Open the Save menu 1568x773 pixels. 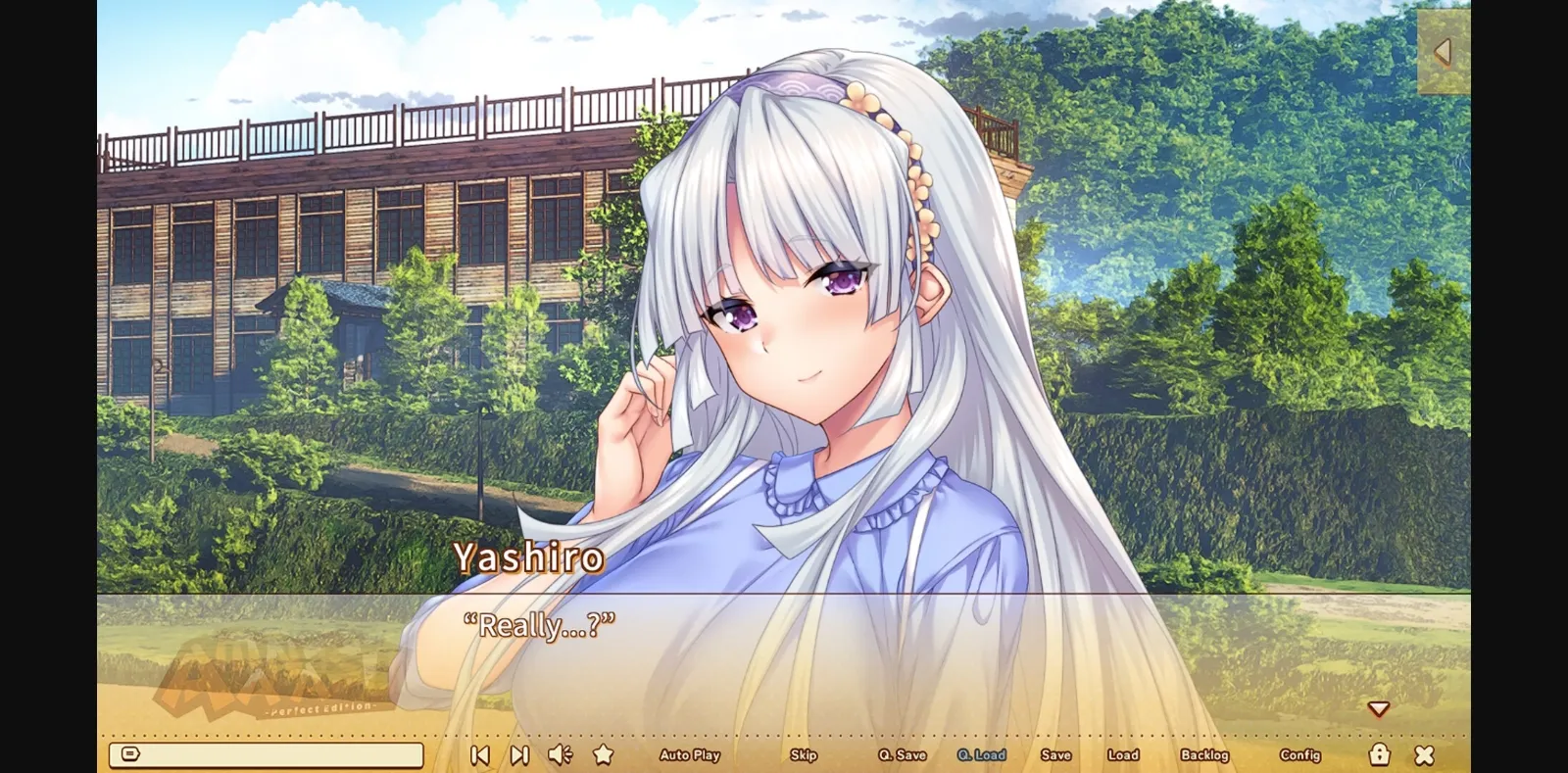(x=1055, y=754)
